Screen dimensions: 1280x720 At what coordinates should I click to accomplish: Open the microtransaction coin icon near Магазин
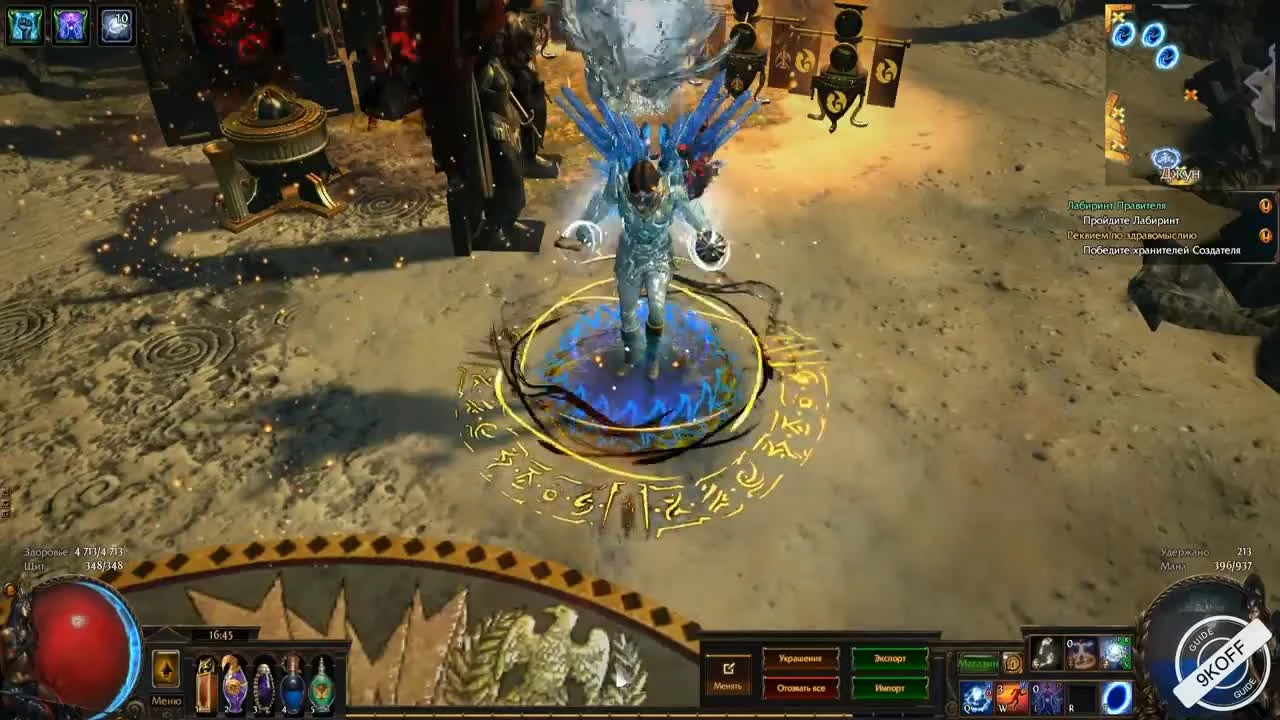1013,662
